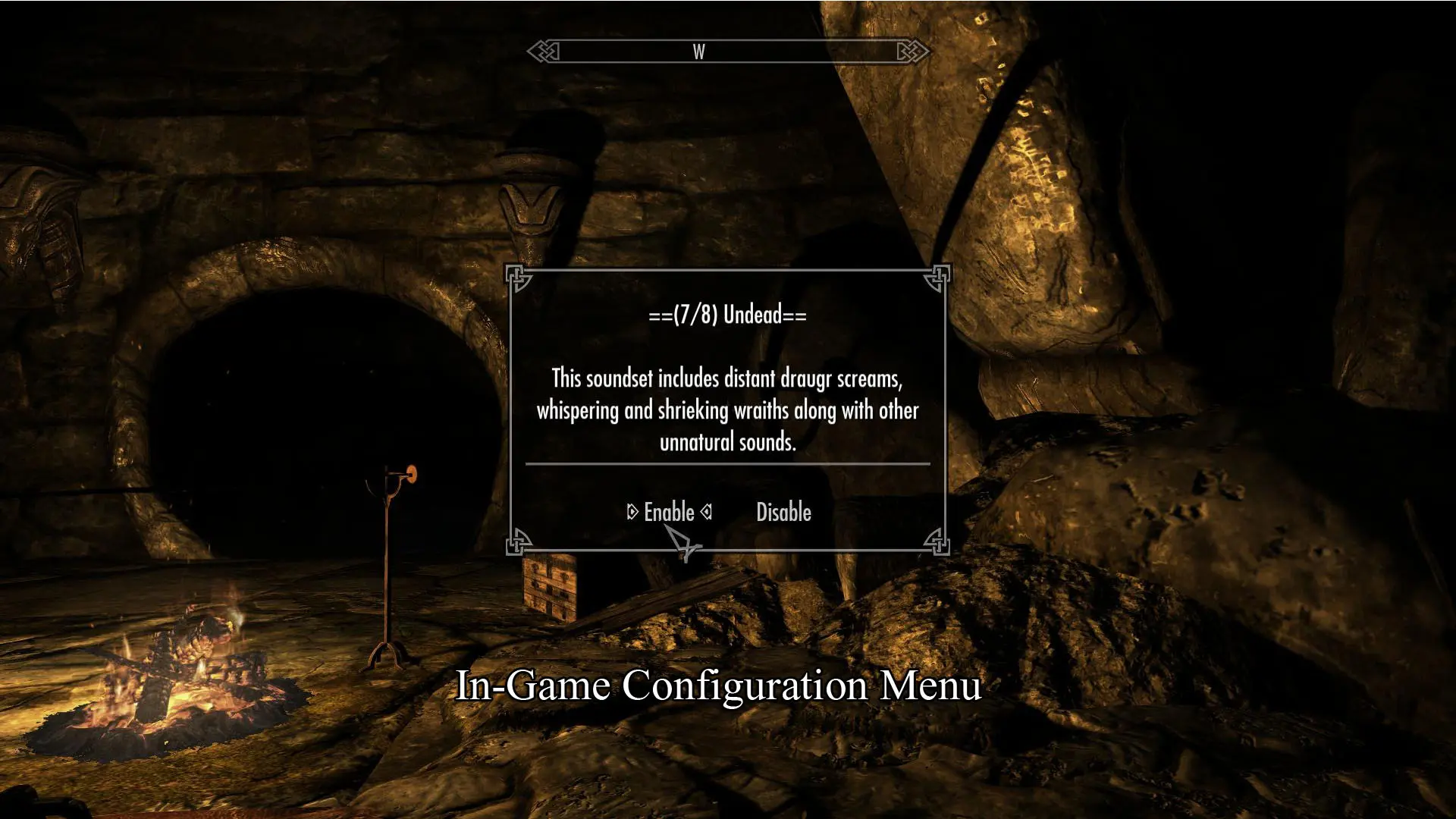The image size is (1456, 819).
Task: Select Disable for the Undead soundset
Action: (x=783, y=513)
